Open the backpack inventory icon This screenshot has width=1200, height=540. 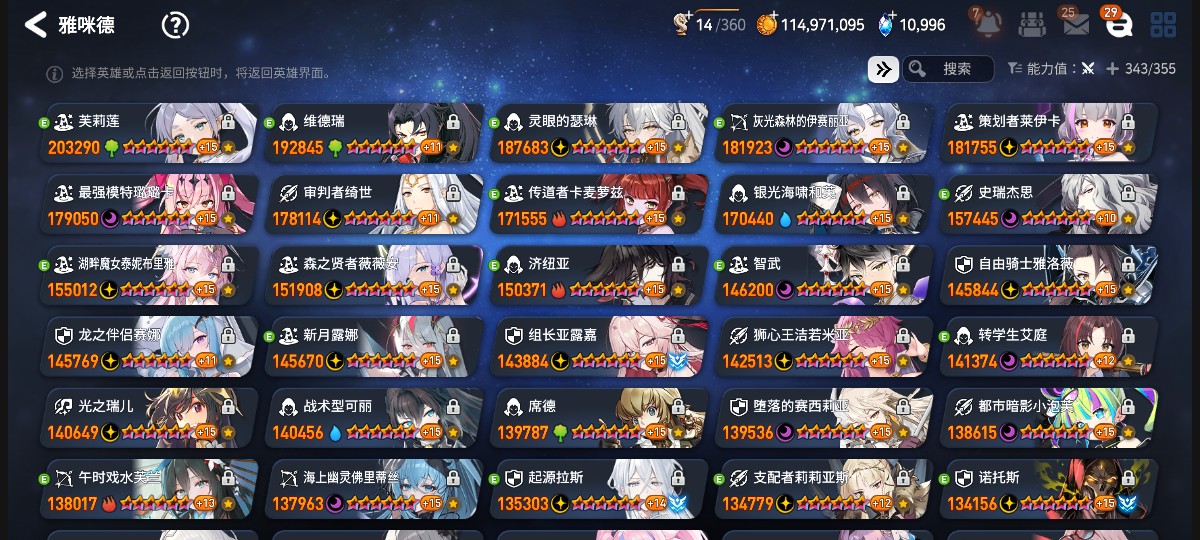click(1032, 24)
